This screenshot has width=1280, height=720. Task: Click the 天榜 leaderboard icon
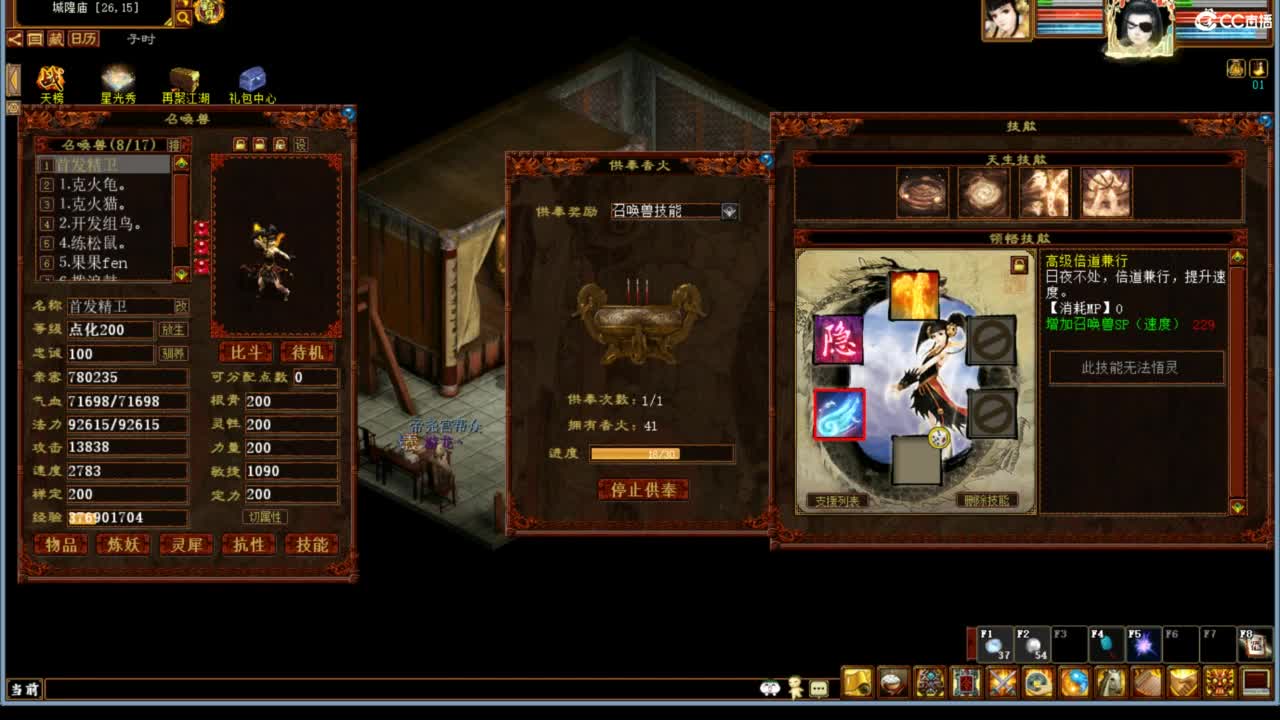pos(50,78)
